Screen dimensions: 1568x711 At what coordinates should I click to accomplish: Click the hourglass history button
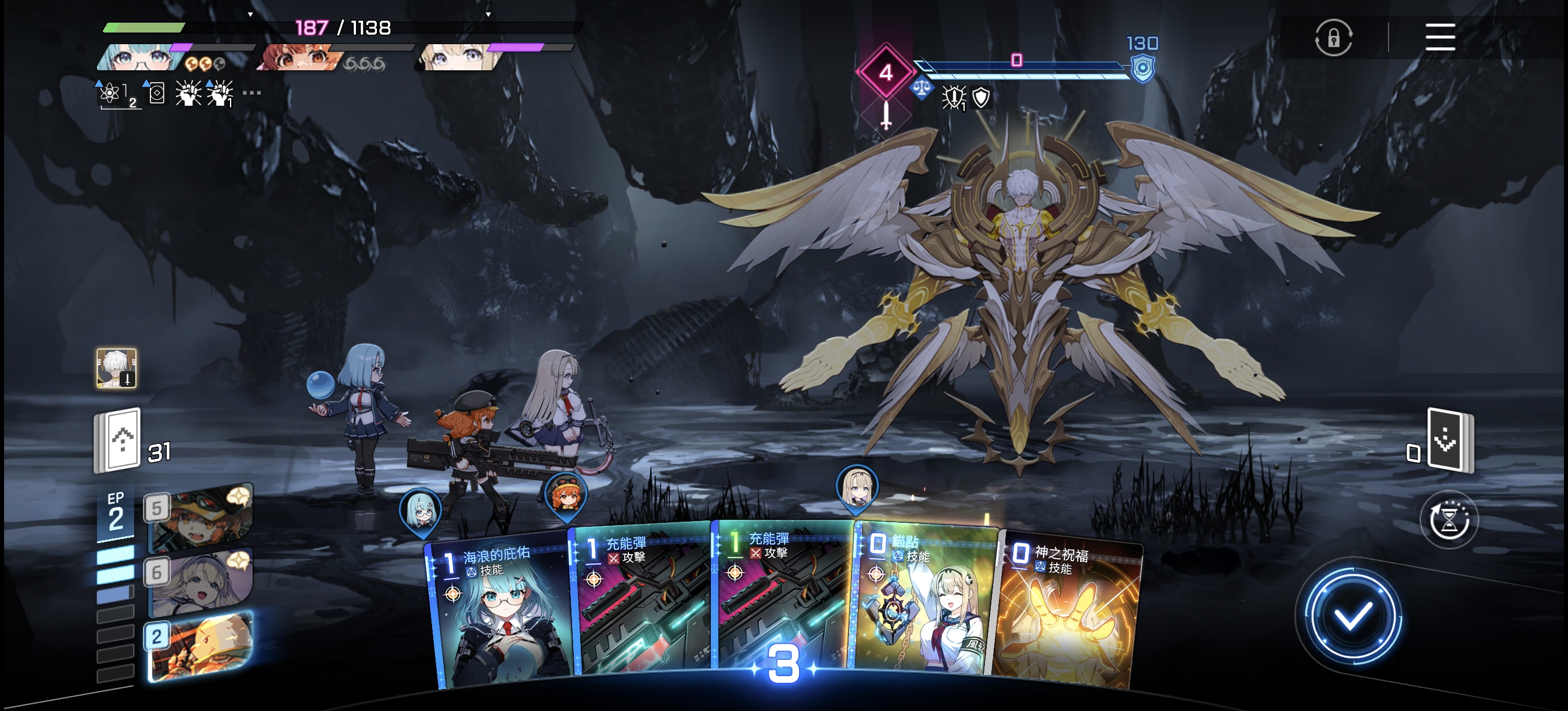tap(1449, 520)
